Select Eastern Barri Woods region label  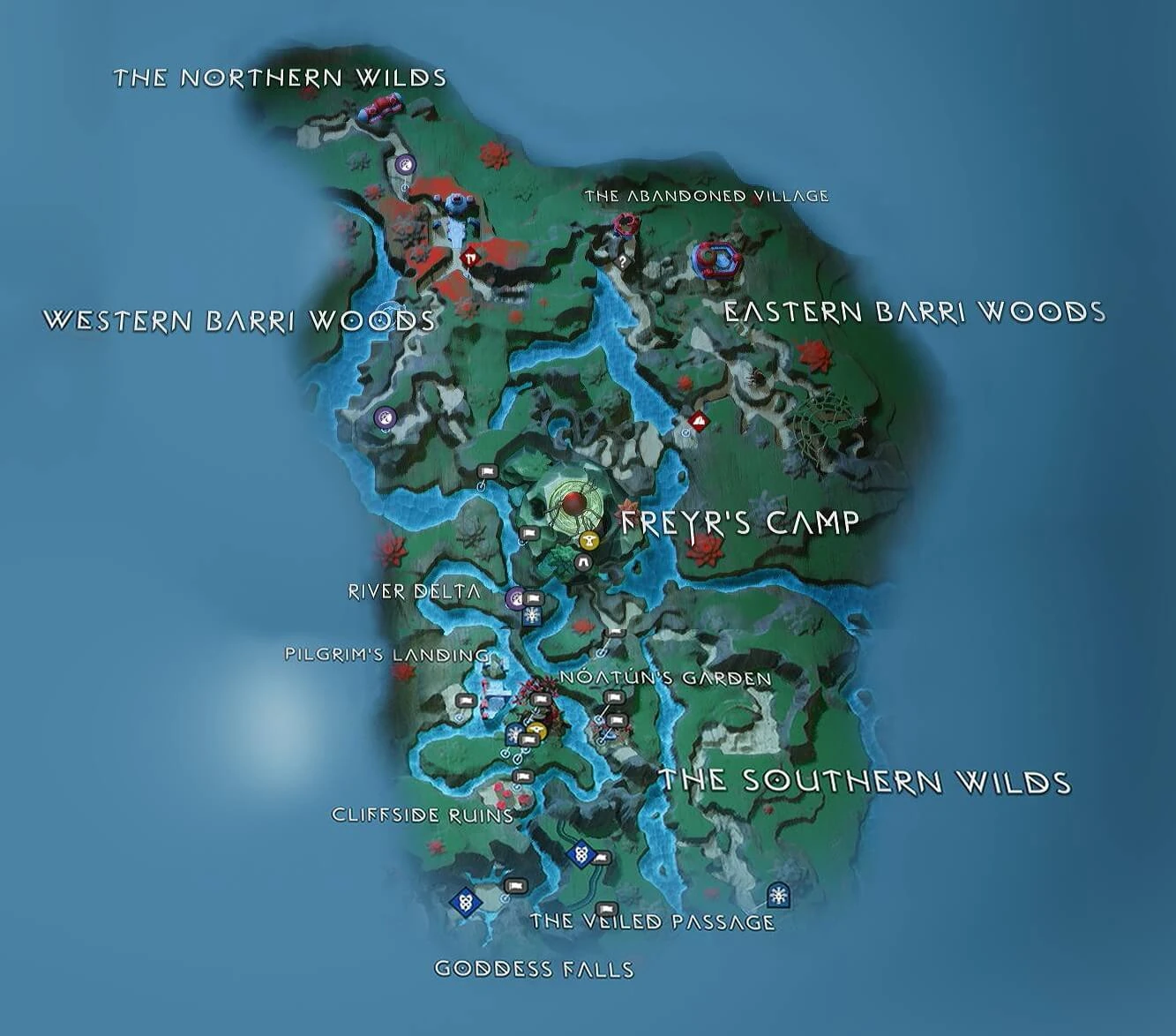coord(916,311)
